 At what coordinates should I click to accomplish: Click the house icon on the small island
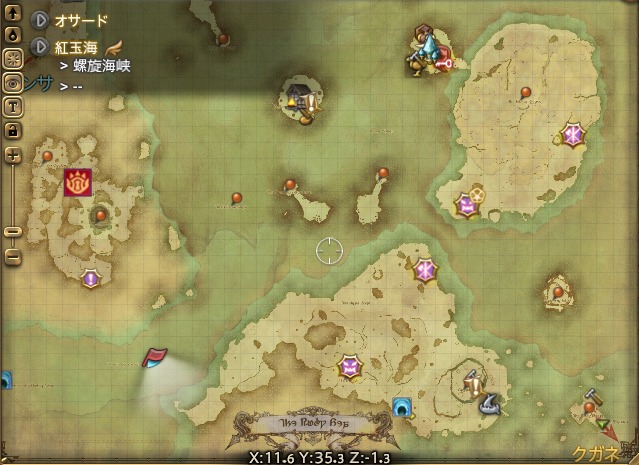[294, 96]
